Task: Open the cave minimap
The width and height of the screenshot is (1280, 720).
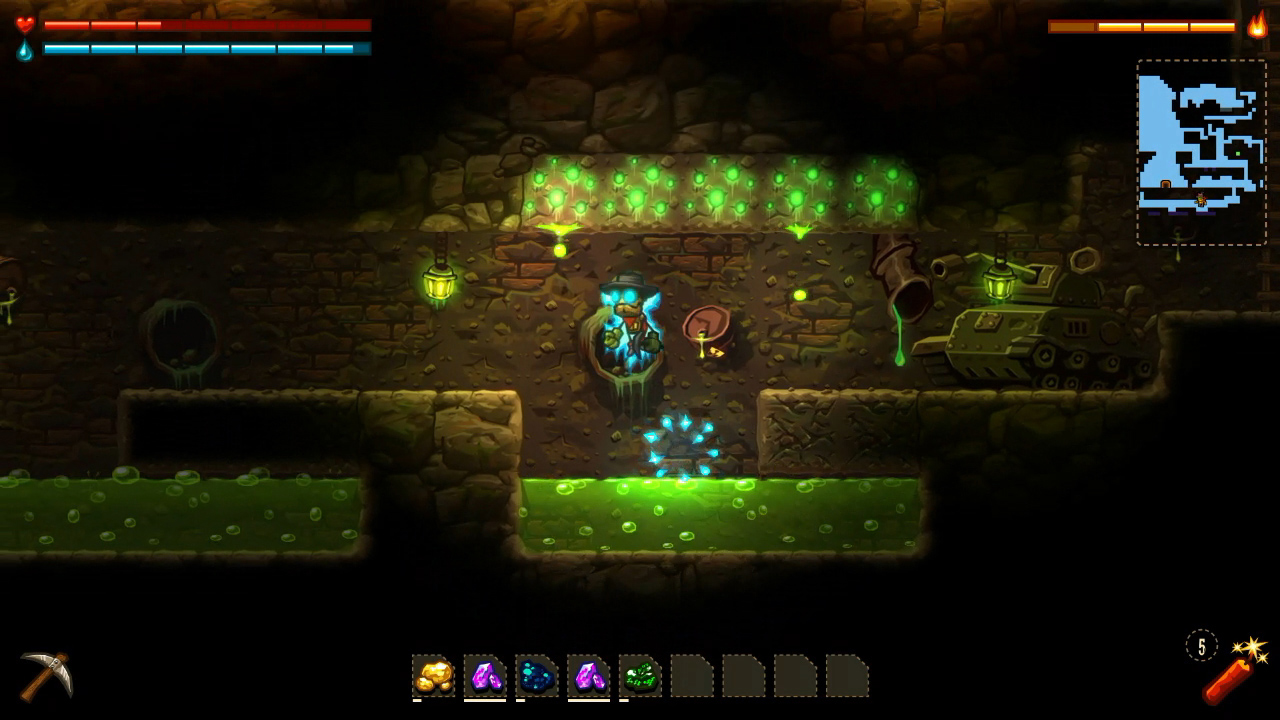Action: (x=1201, y=152)
